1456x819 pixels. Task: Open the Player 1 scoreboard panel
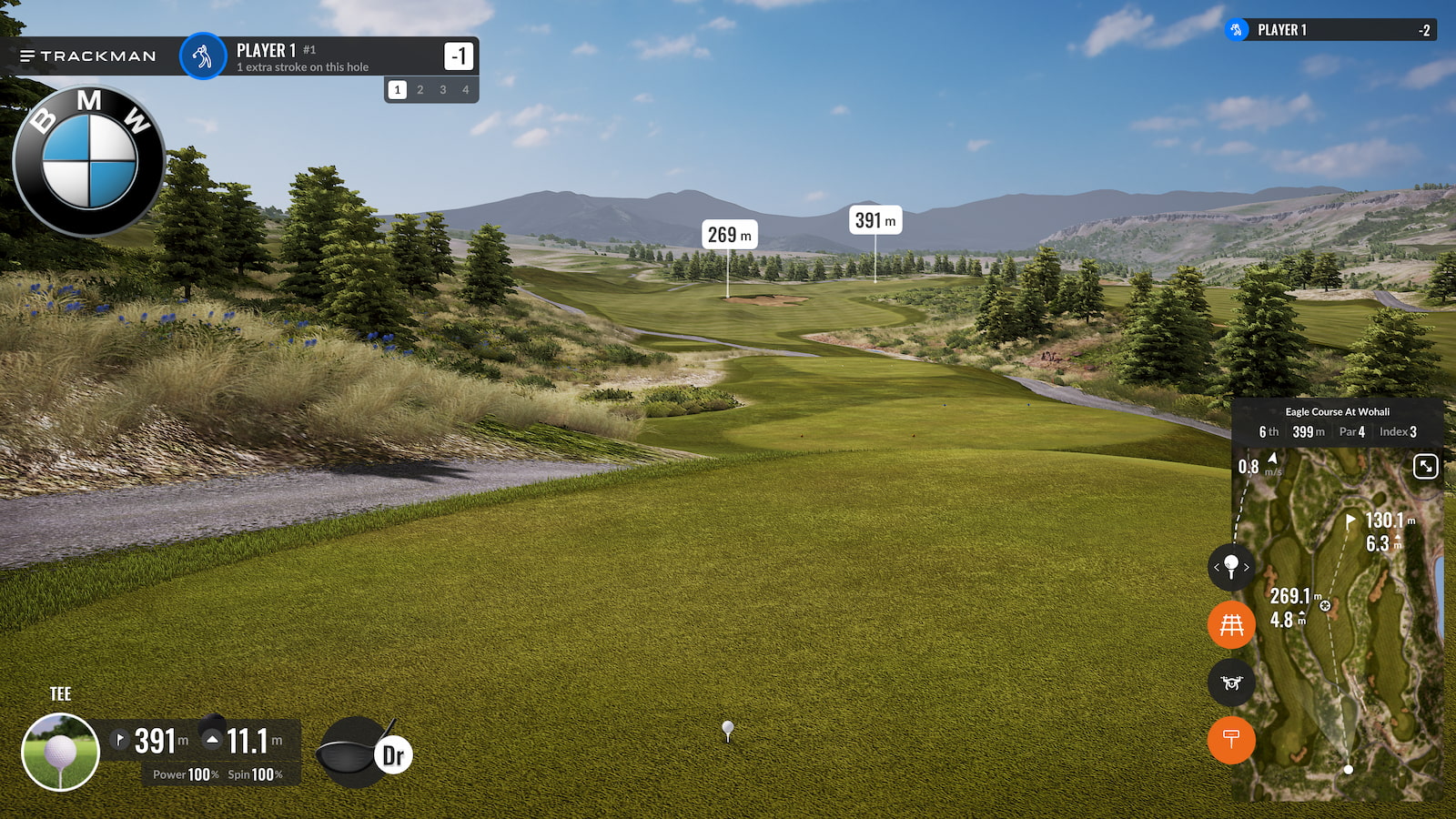[x=1330, y=30]
